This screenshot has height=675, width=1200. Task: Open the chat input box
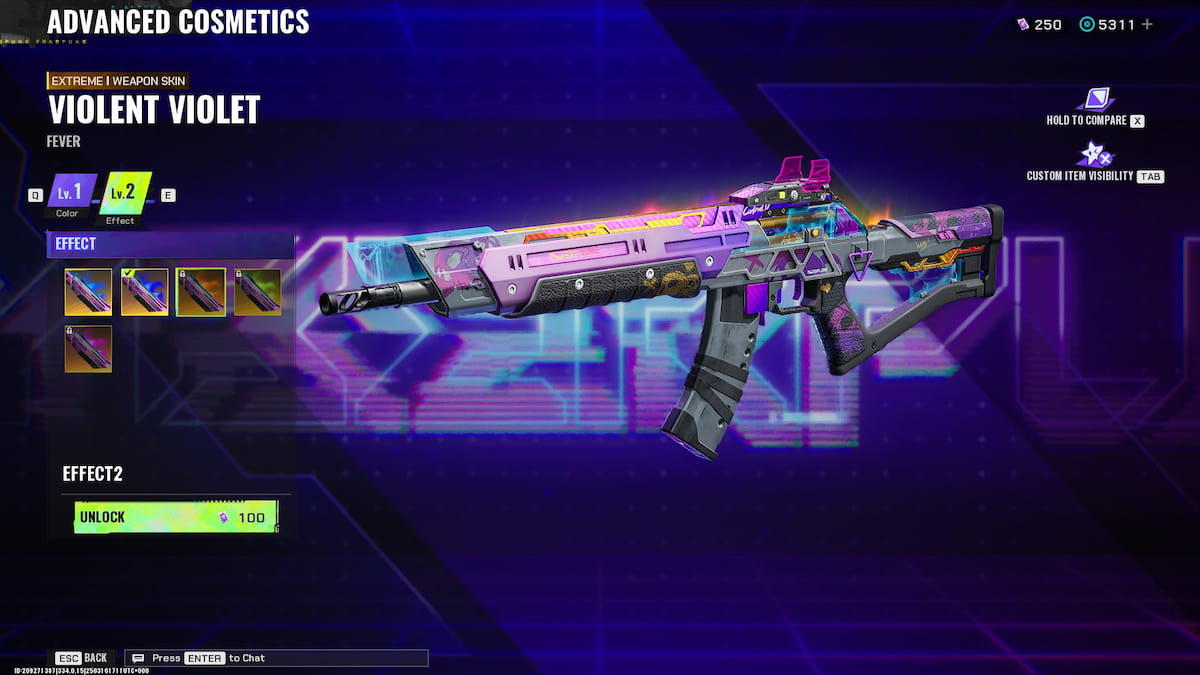click(276, 658)
